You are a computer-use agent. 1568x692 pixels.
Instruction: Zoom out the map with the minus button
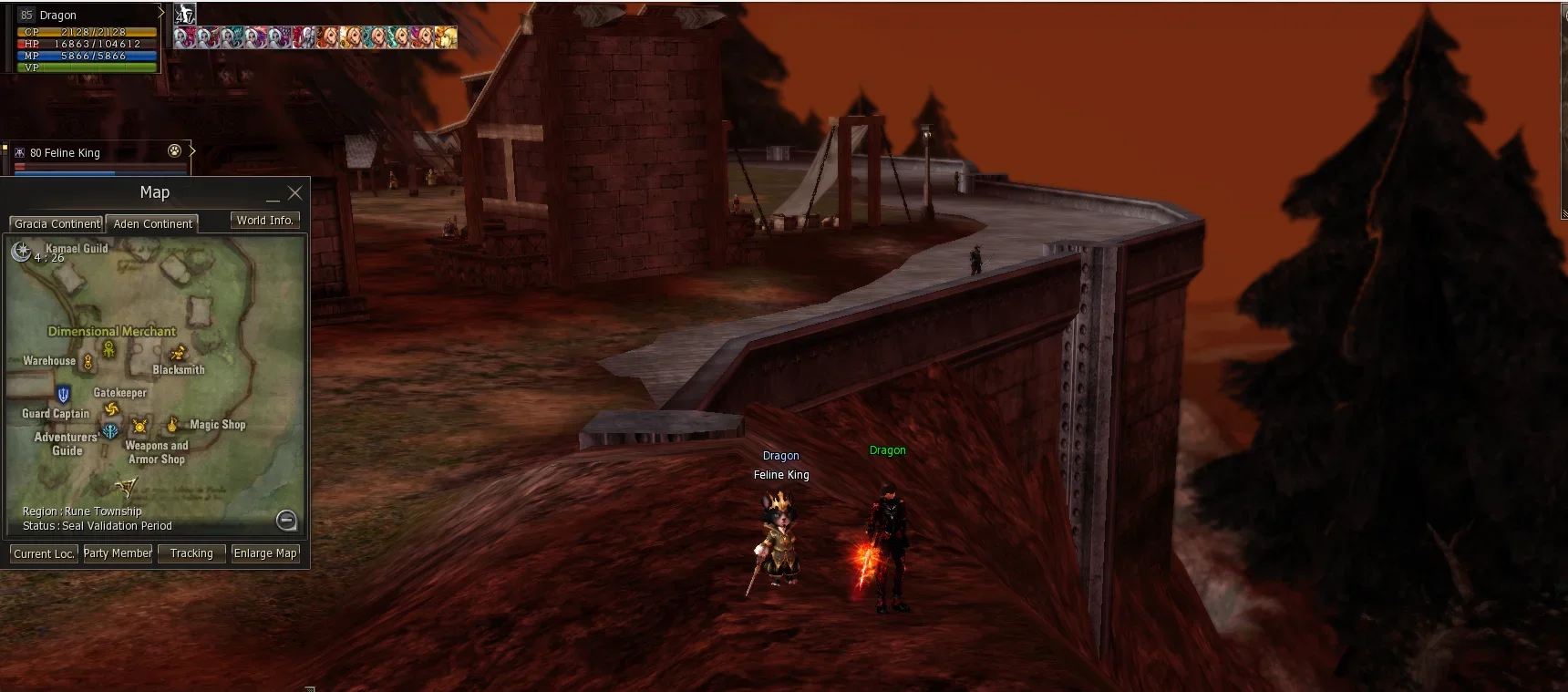click(286, 520)
